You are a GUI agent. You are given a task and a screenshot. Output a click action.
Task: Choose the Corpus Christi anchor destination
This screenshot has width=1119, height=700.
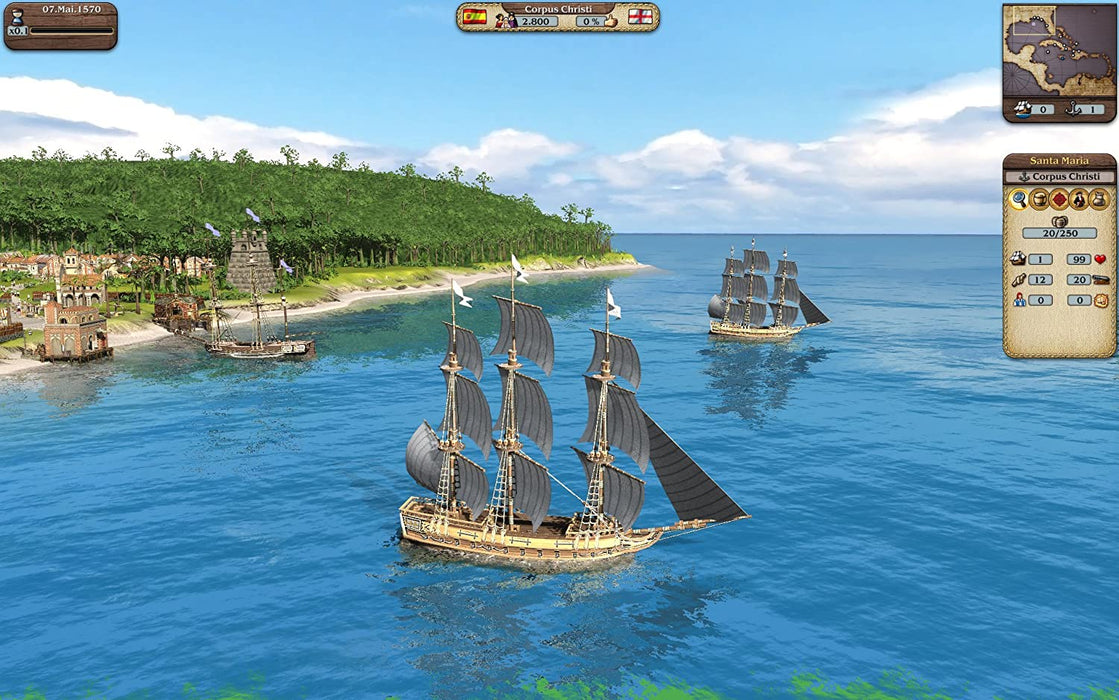1059,177
